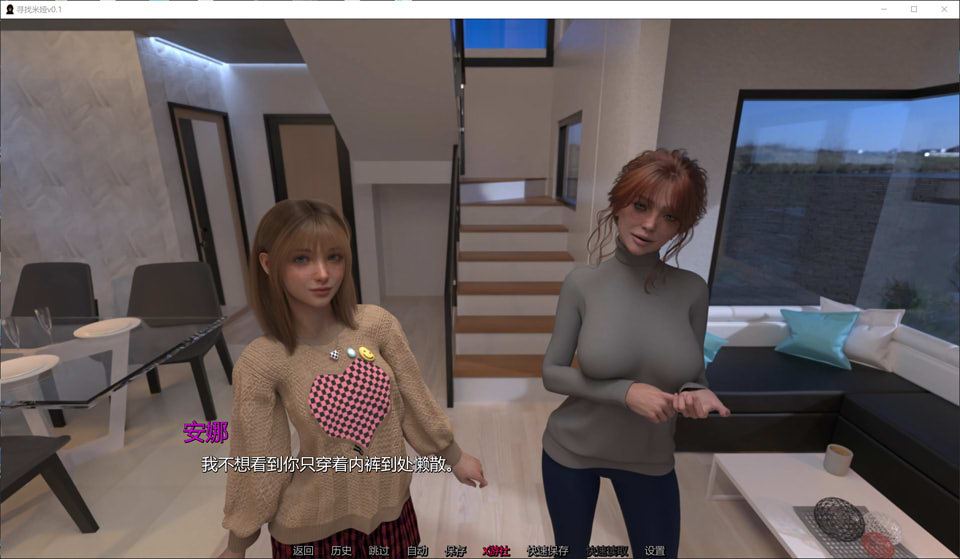Close the game window
Viewport: 960px width, 559px height.
[942, 9]
